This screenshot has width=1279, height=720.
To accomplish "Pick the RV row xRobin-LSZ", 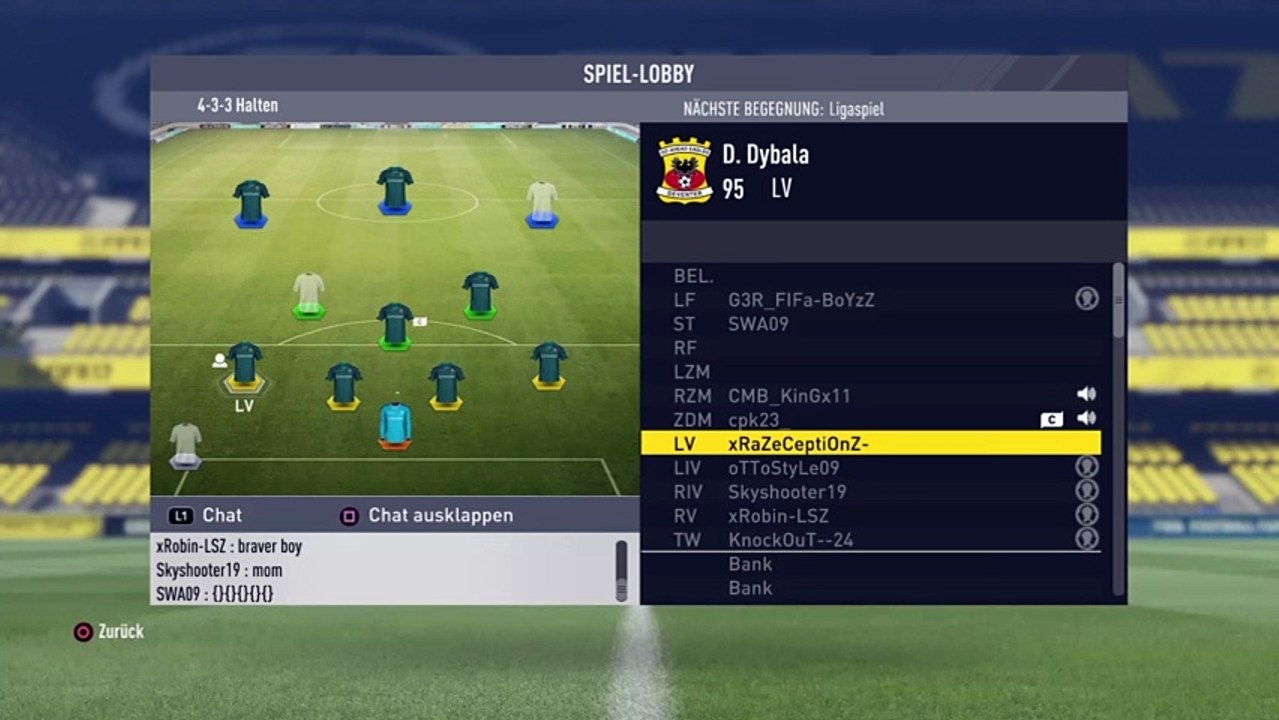I will click(x=870, y=516).
